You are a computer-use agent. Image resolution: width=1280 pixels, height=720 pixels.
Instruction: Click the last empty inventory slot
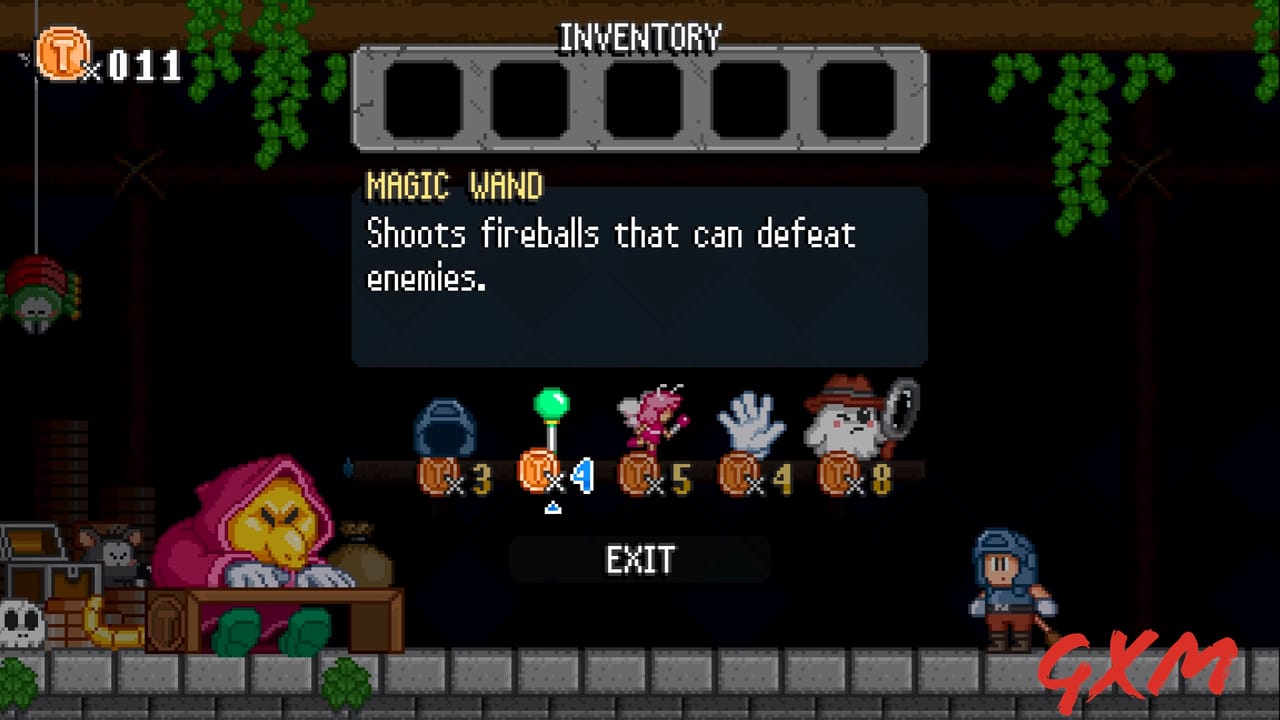click(x=855, y=98)
